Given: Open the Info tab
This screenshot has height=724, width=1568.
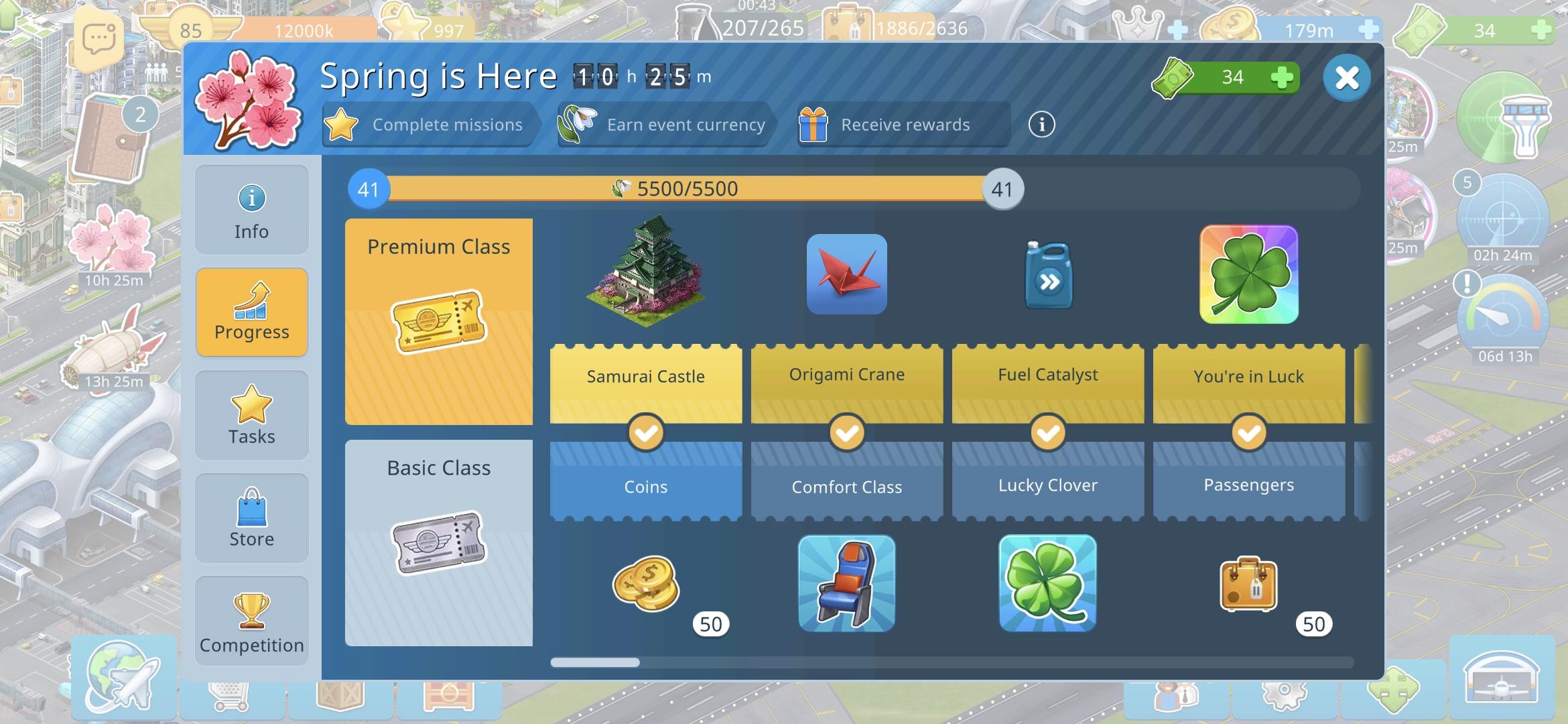Looking at the screenshot, I should [x=251, y=210].
